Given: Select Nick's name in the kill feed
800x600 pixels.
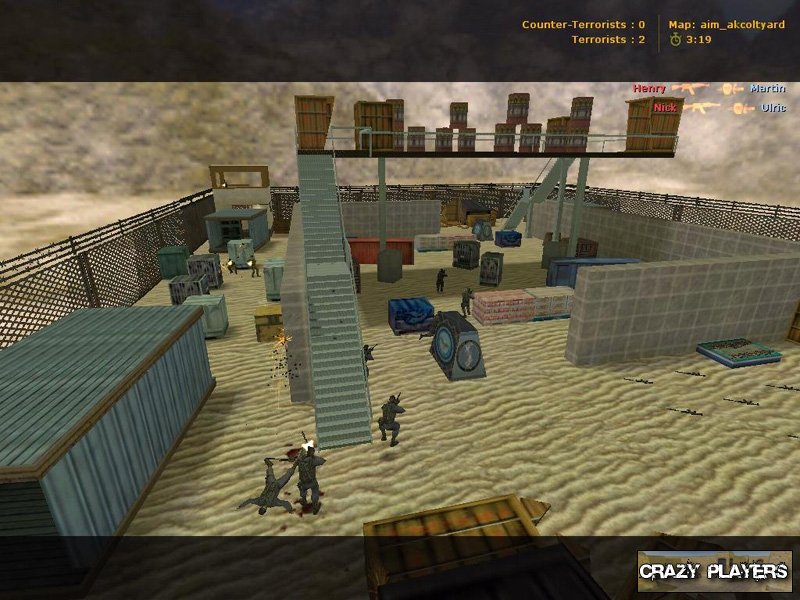Looking at the screenshot, I should click(663, 107).
